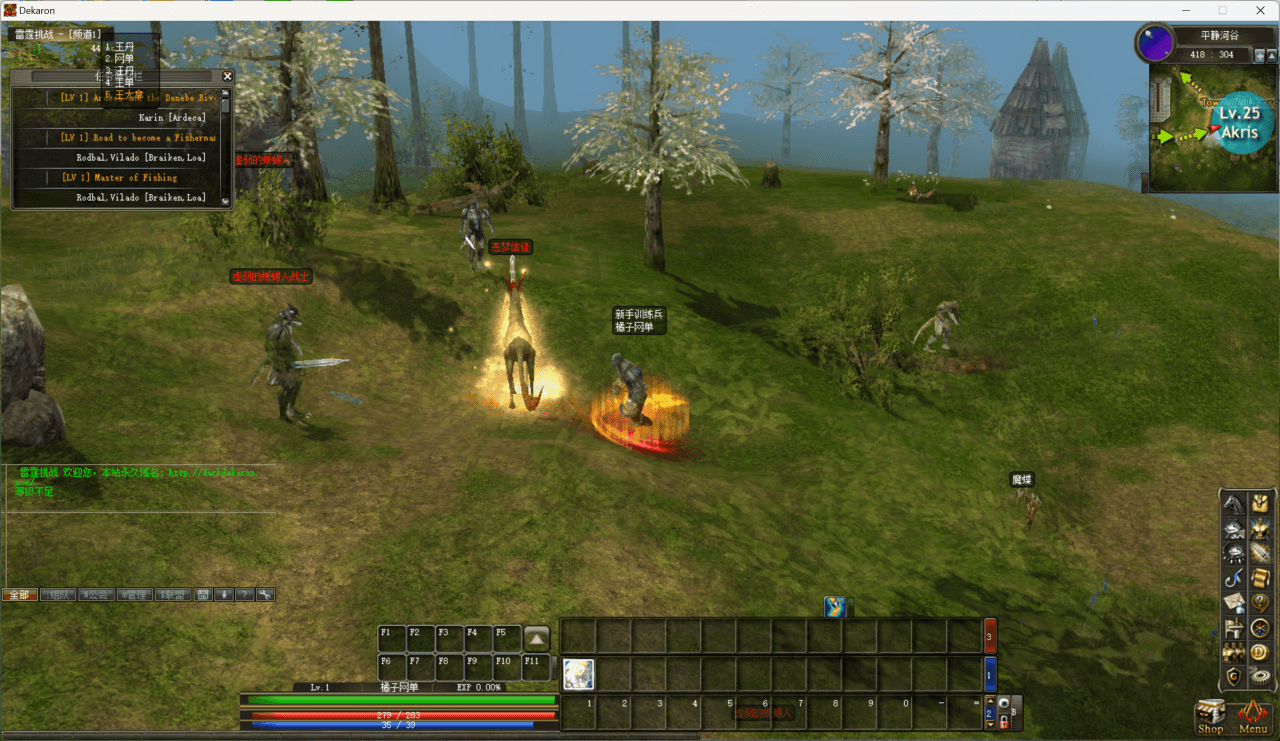This screenshot has height=741, width=1280.
Task: Switch chat to the 公会 guild tab
Action: point(96,595)
